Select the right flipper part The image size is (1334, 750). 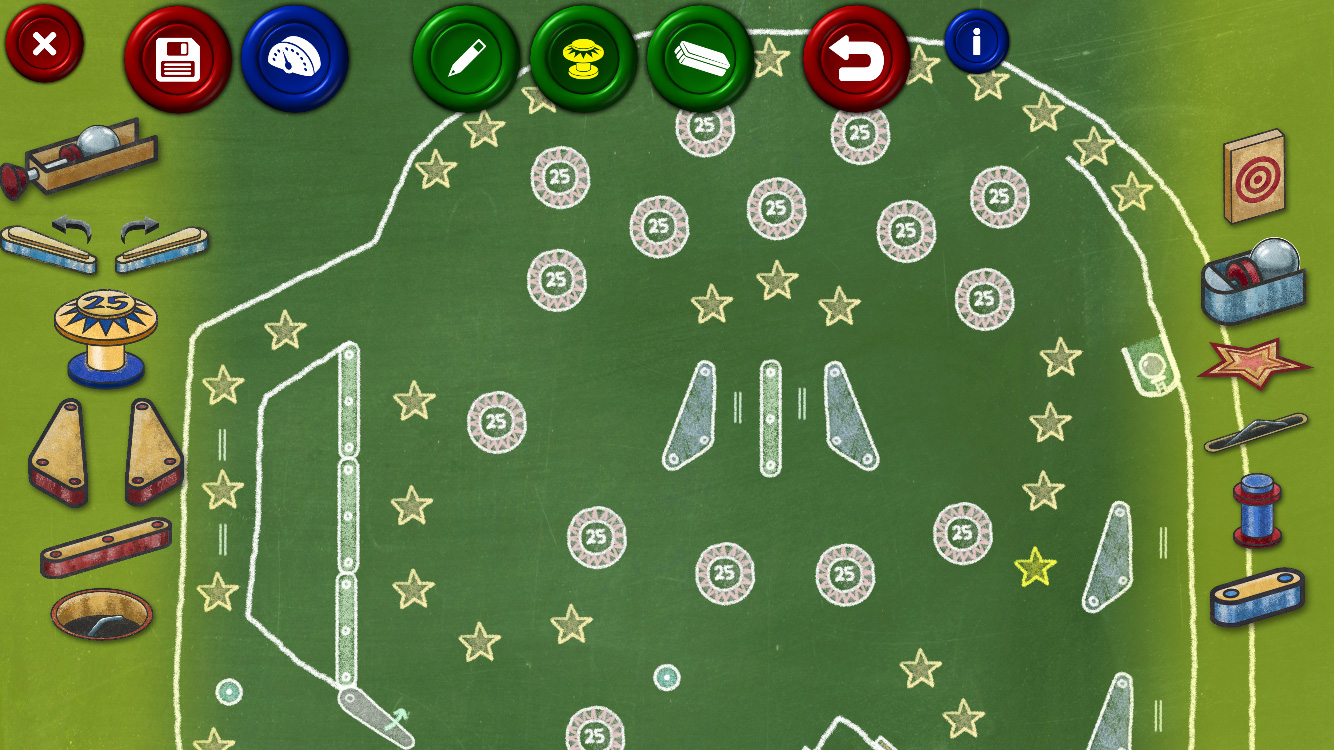(x=162, y=245)
